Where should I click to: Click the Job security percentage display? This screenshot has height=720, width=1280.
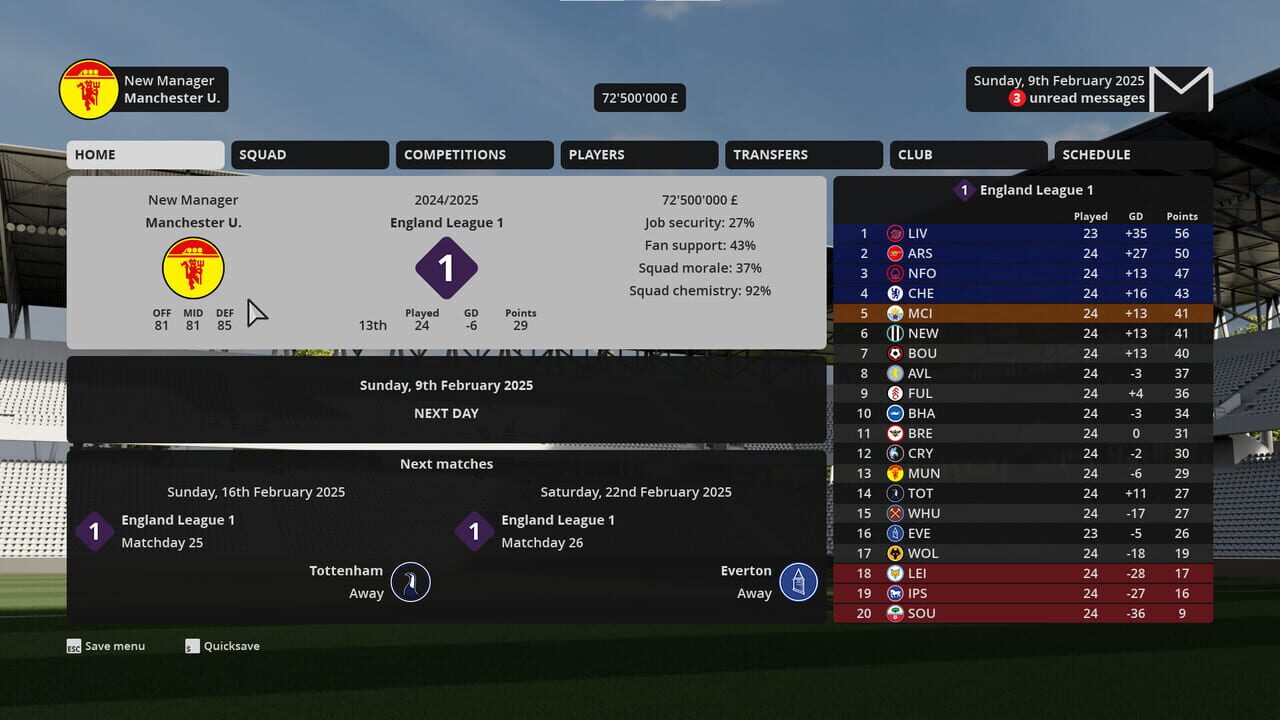tap(699, 222)
